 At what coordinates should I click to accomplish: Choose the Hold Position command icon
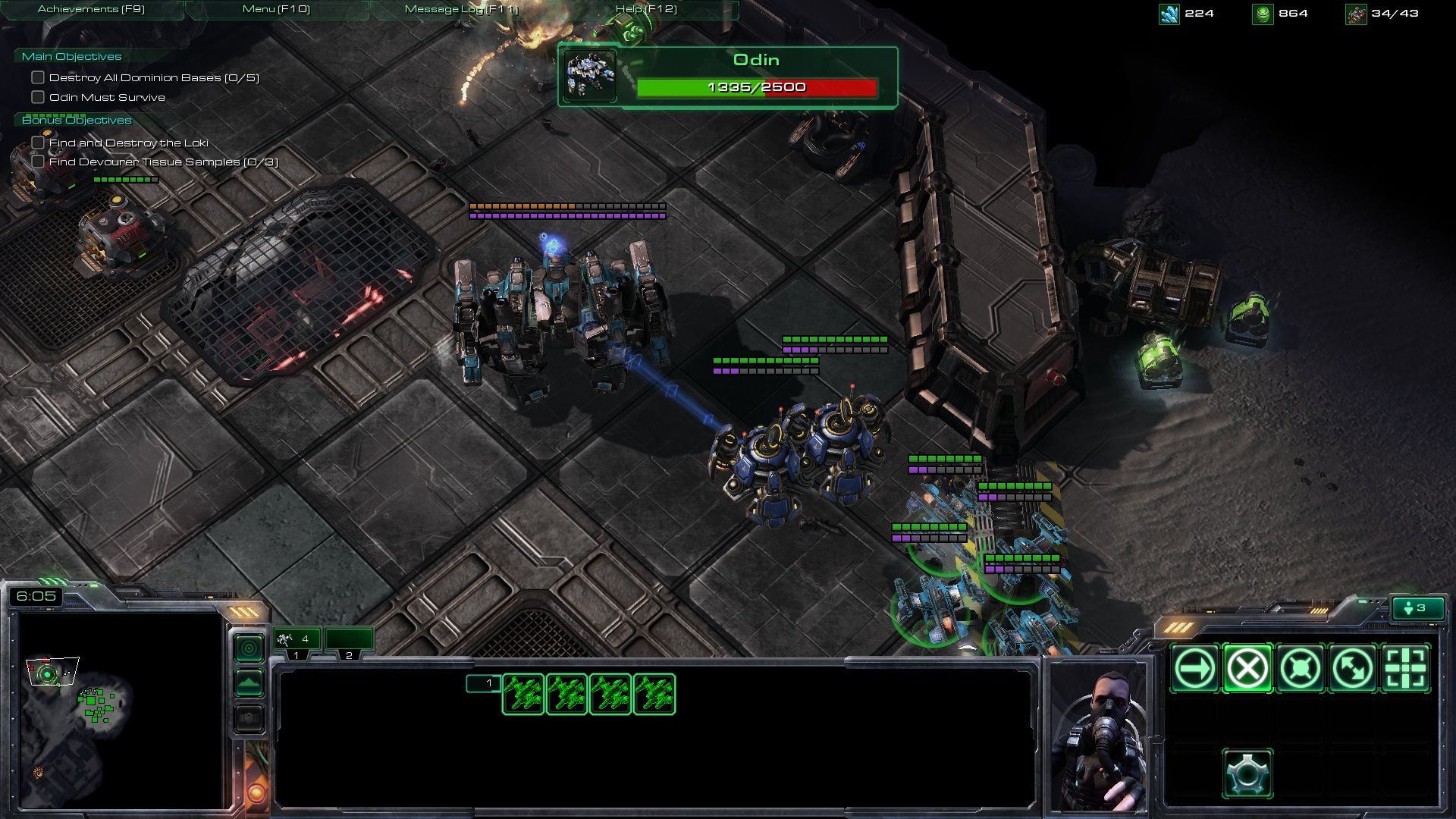(x=1300, y=669)
